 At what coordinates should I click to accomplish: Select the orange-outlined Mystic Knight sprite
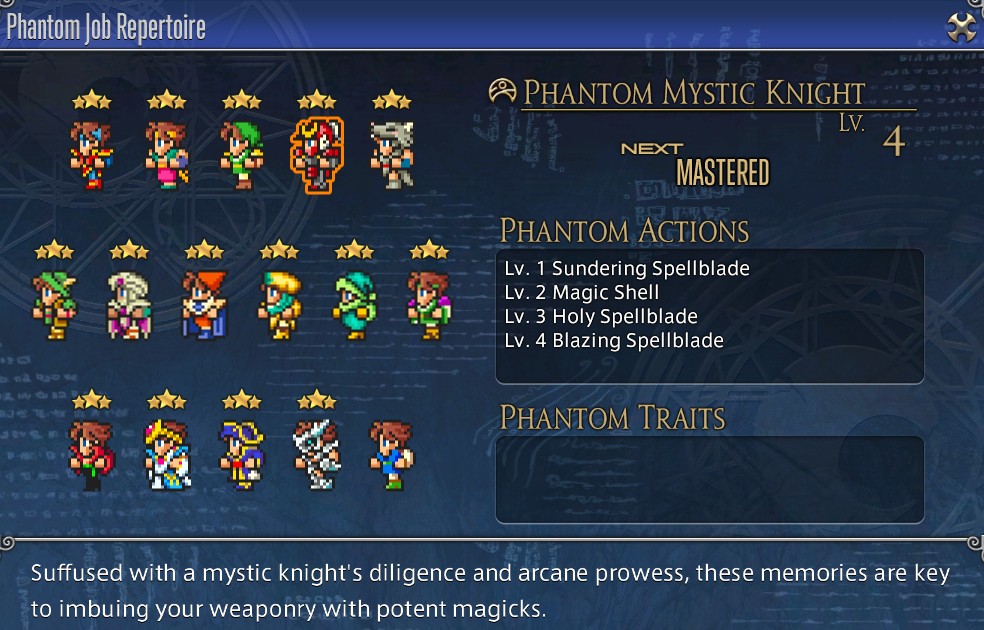[316, 155]
